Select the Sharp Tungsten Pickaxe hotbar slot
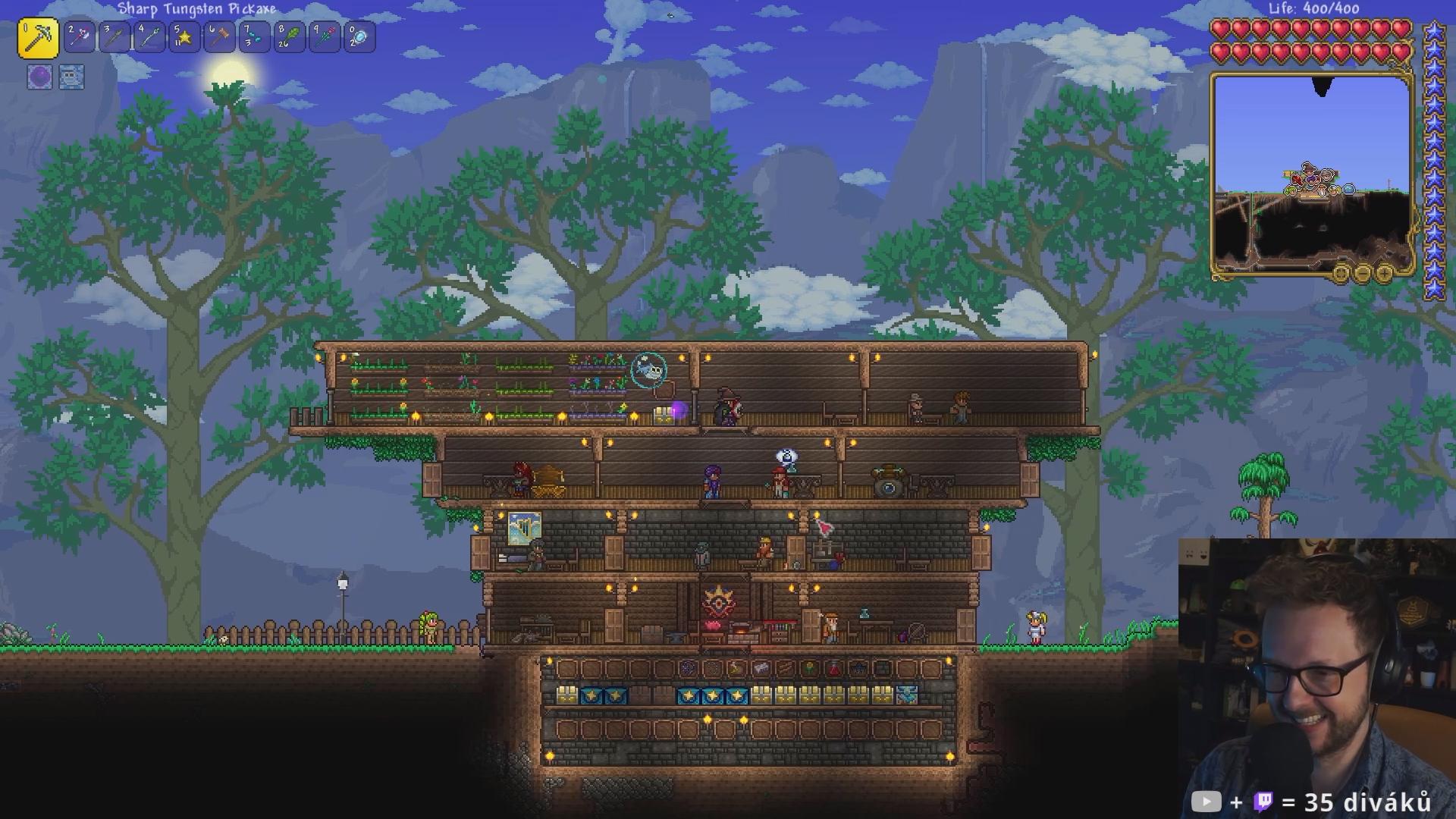 [38, 38]
